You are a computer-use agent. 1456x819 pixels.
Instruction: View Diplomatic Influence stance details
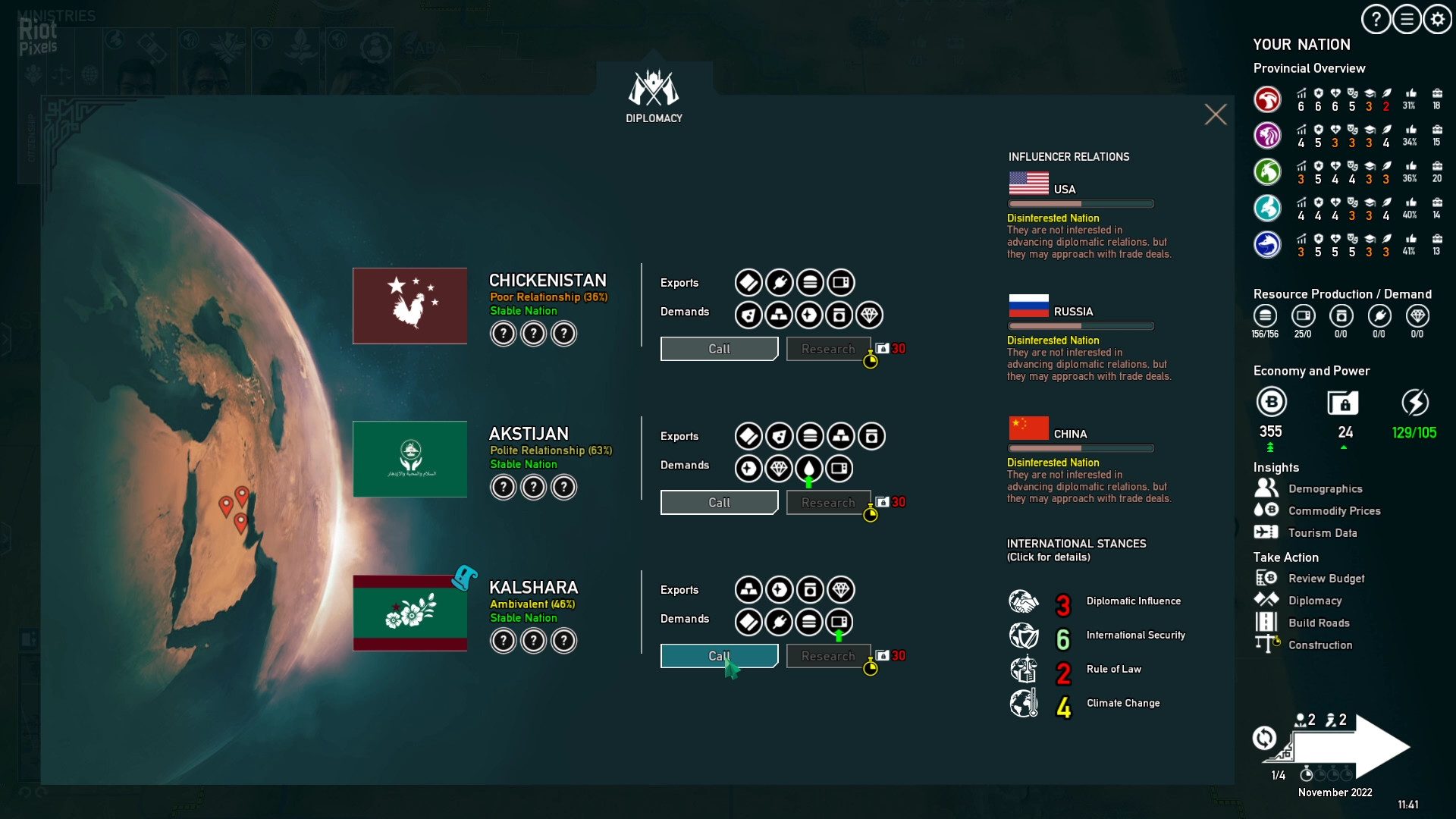pyautogui.click(x=1133, y=601)
